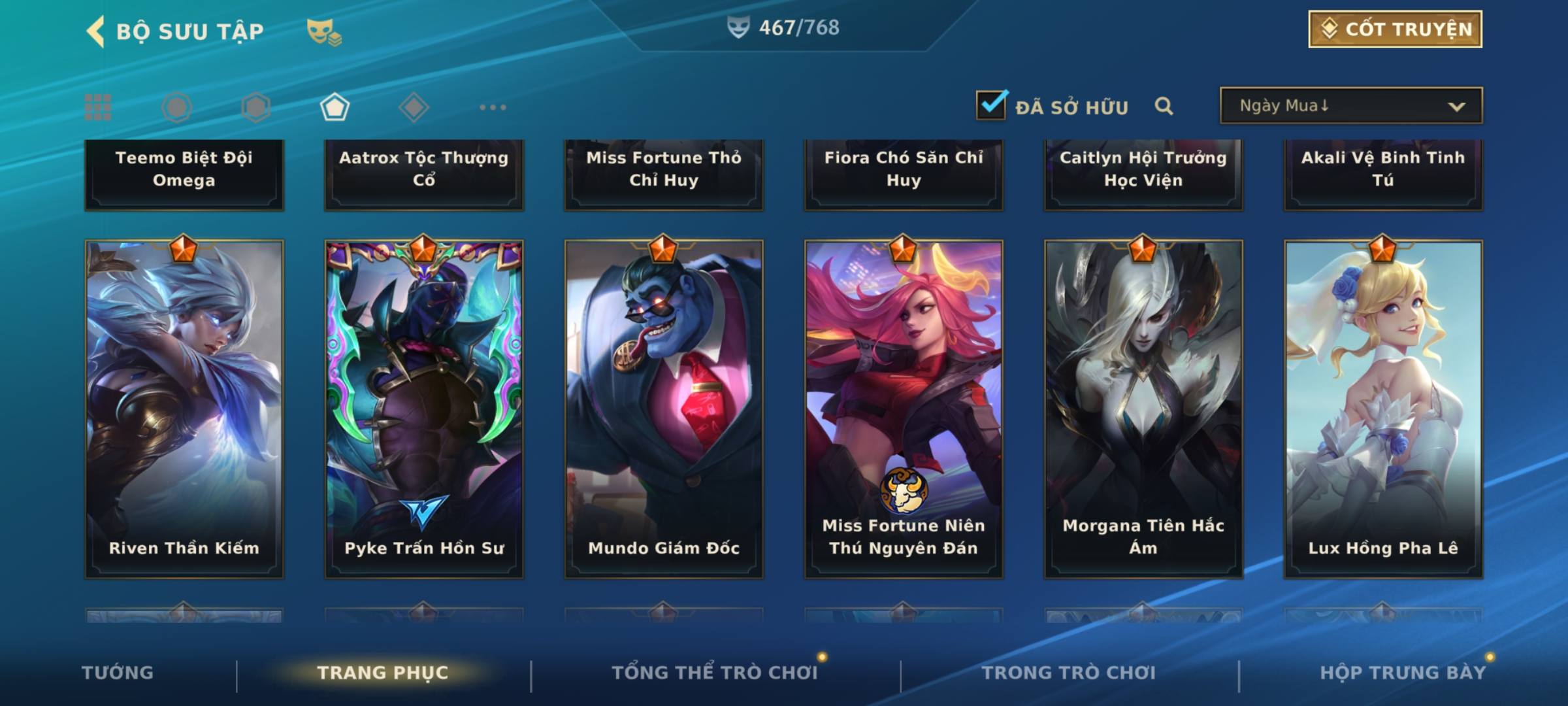Screen dimensions: 1568x706
Task: View the Lux Hồng Pha Lê skin
Action: click(x=1383, y=409)
